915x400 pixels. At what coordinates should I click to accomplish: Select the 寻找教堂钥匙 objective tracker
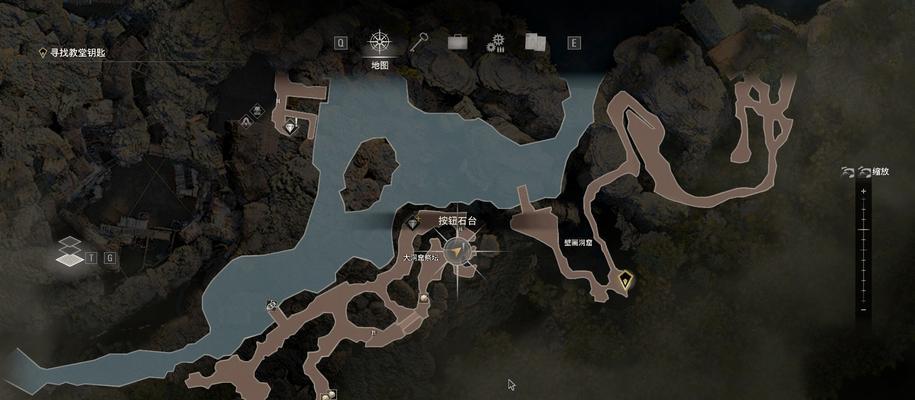(88, 55)
